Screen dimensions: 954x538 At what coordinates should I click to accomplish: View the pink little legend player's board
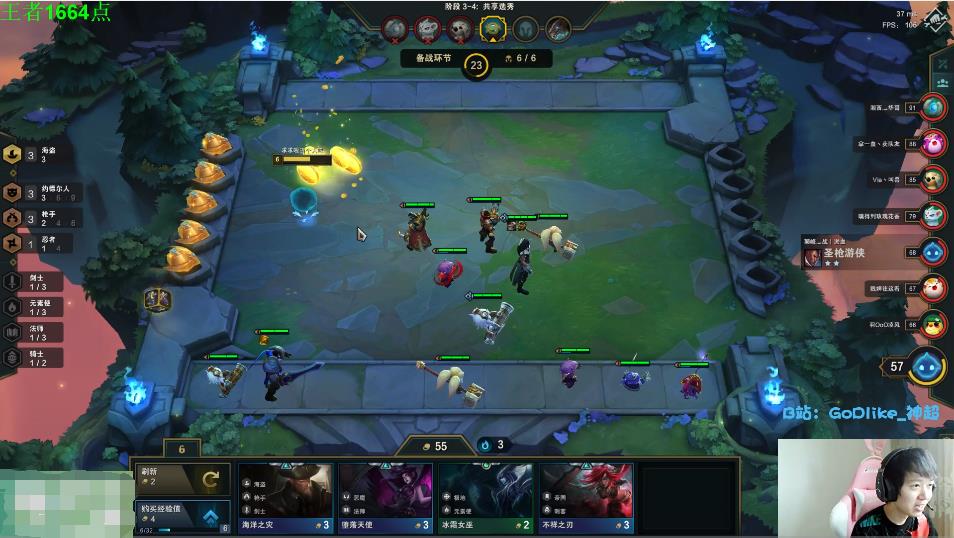934,143
